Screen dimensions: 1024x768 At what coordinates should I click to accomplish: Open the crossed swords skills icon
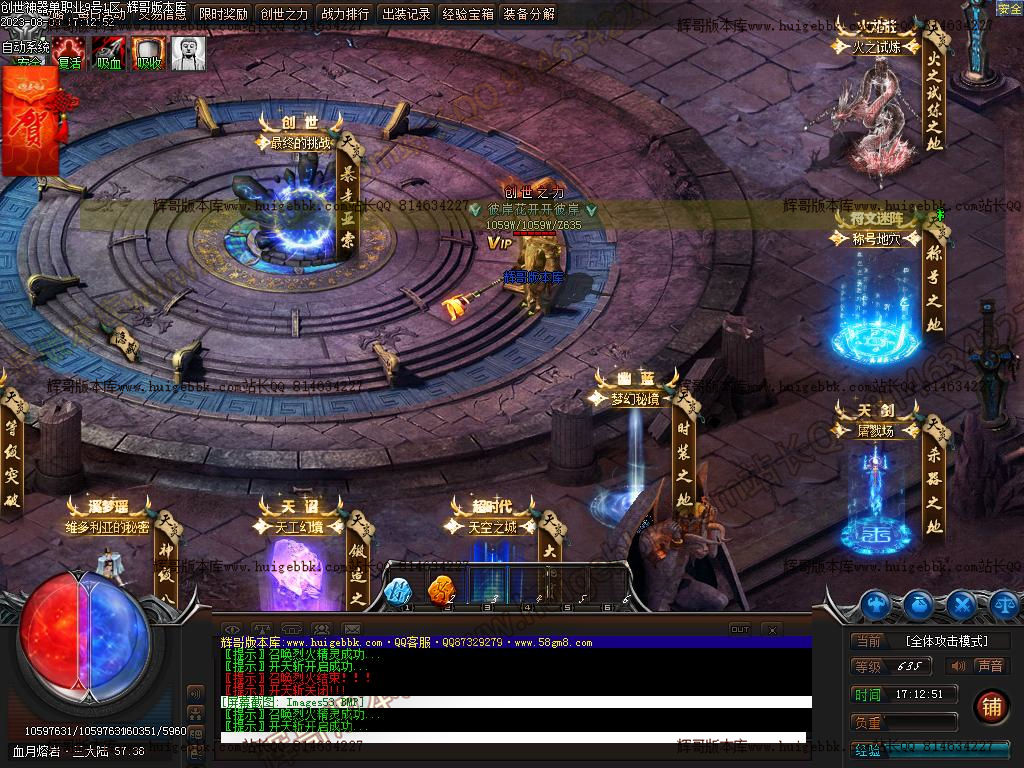click(961, 604)
